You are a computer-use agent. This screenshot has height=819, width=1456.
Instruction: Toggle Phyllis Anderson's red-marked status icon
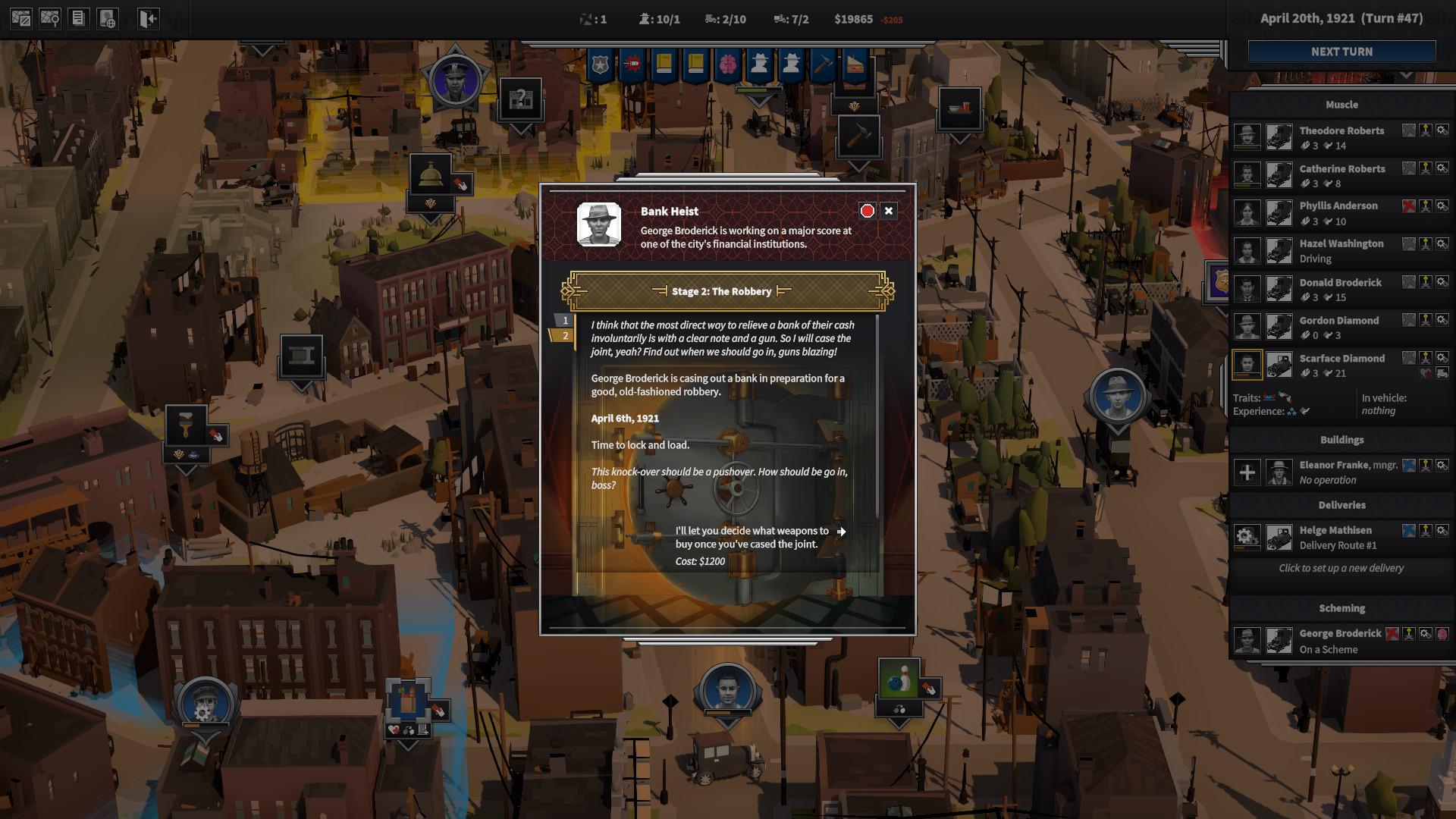[x=1408, y=206]
